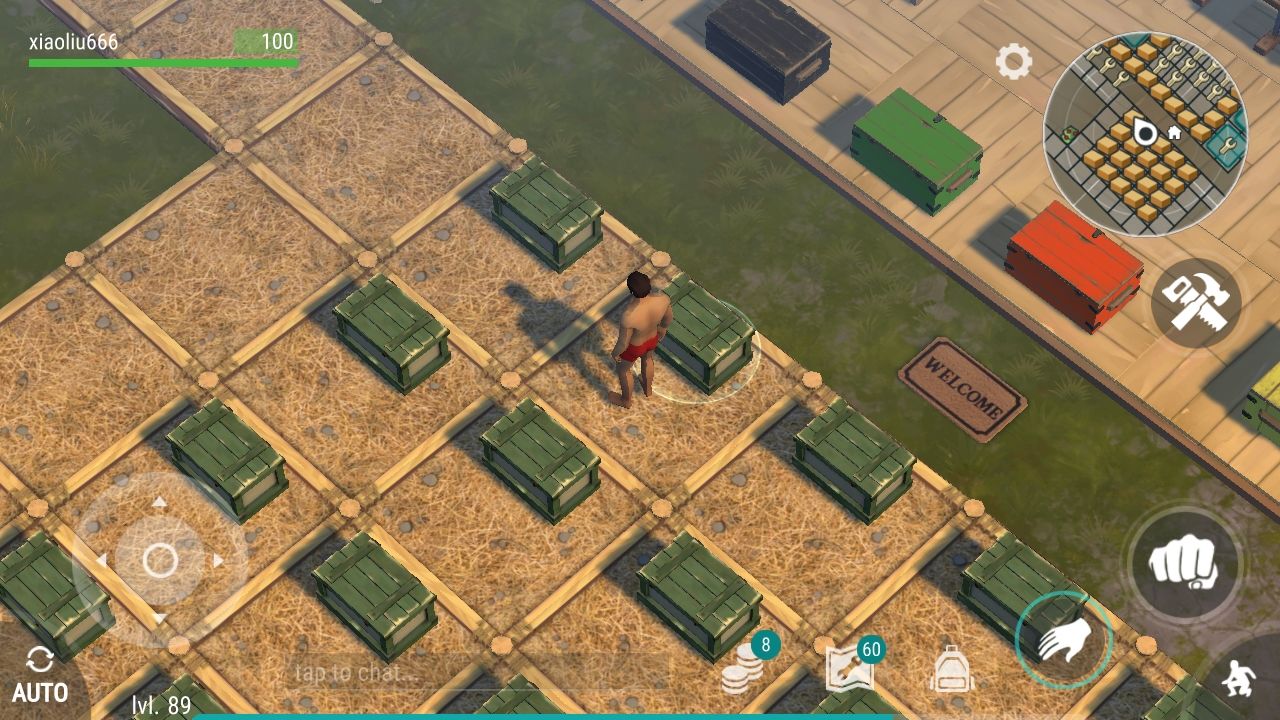Open the settings gear icon

pos(1013,62)
